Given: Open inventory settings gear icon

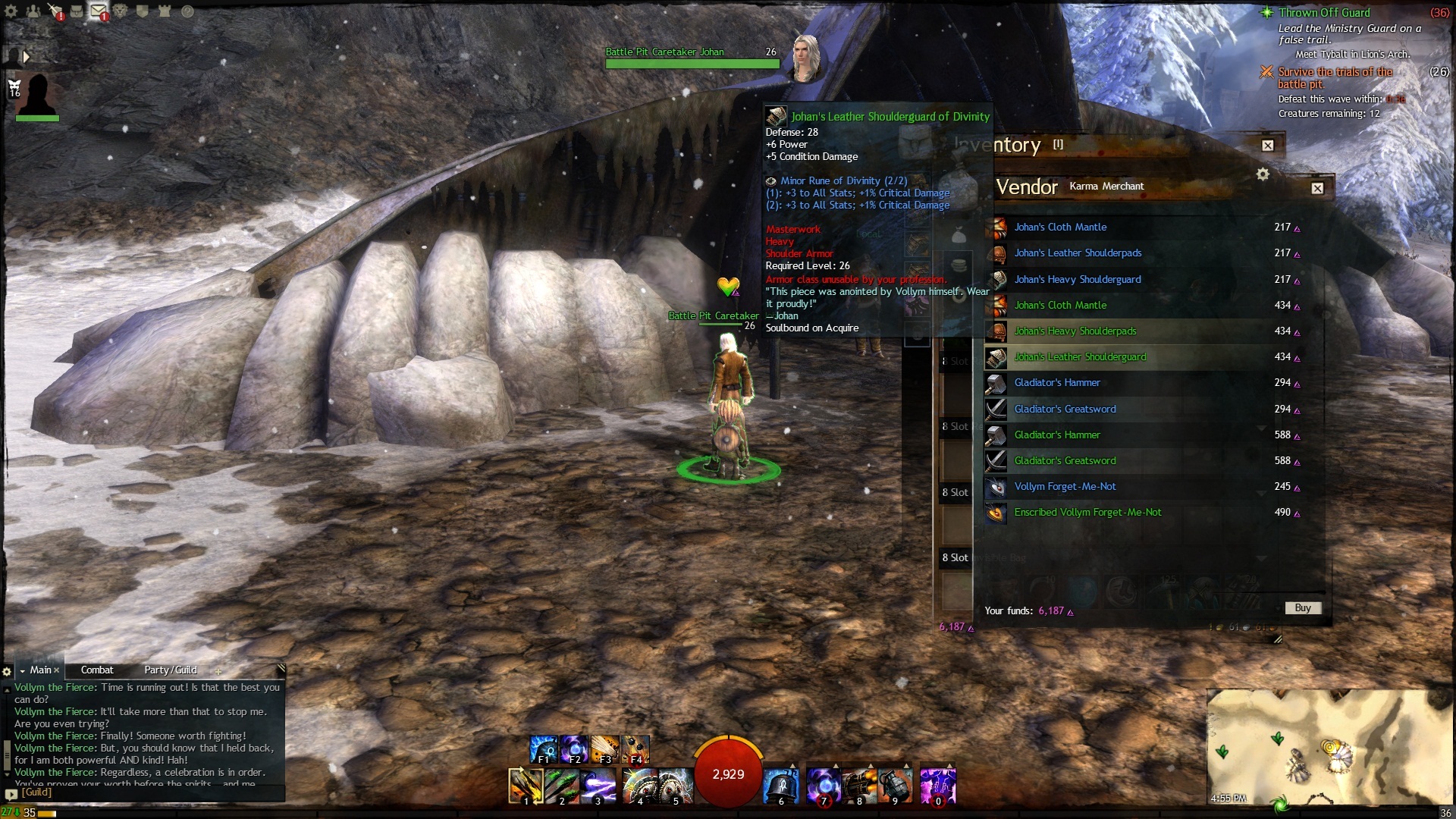Looking at the screenshot, I should click(x=1263, y=174).
